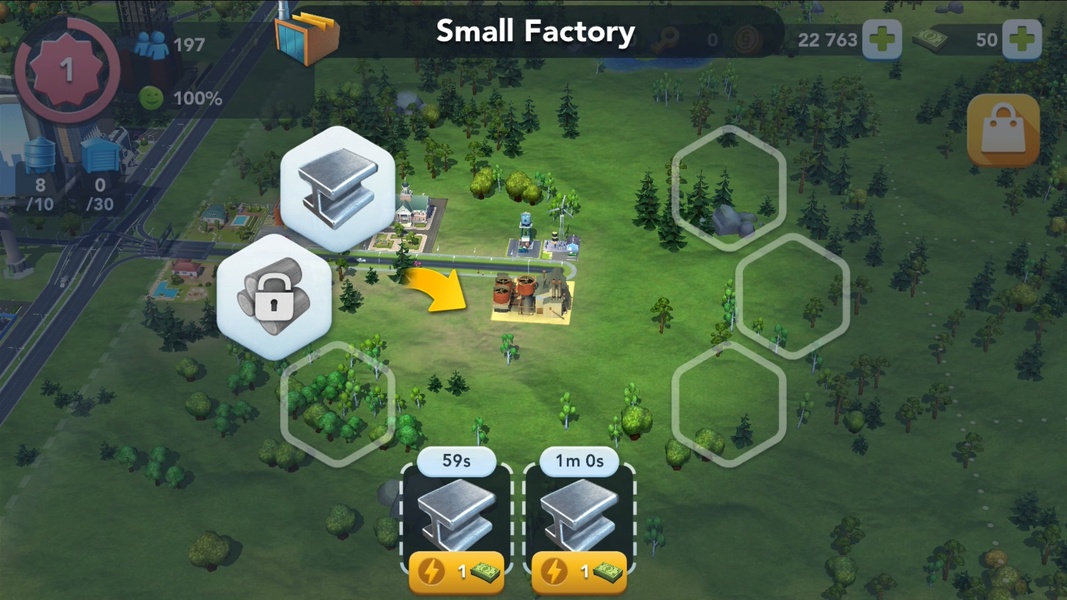Screen dimensions: 1067x600
Task: Open the shopping bag store
Action: 1002,131
